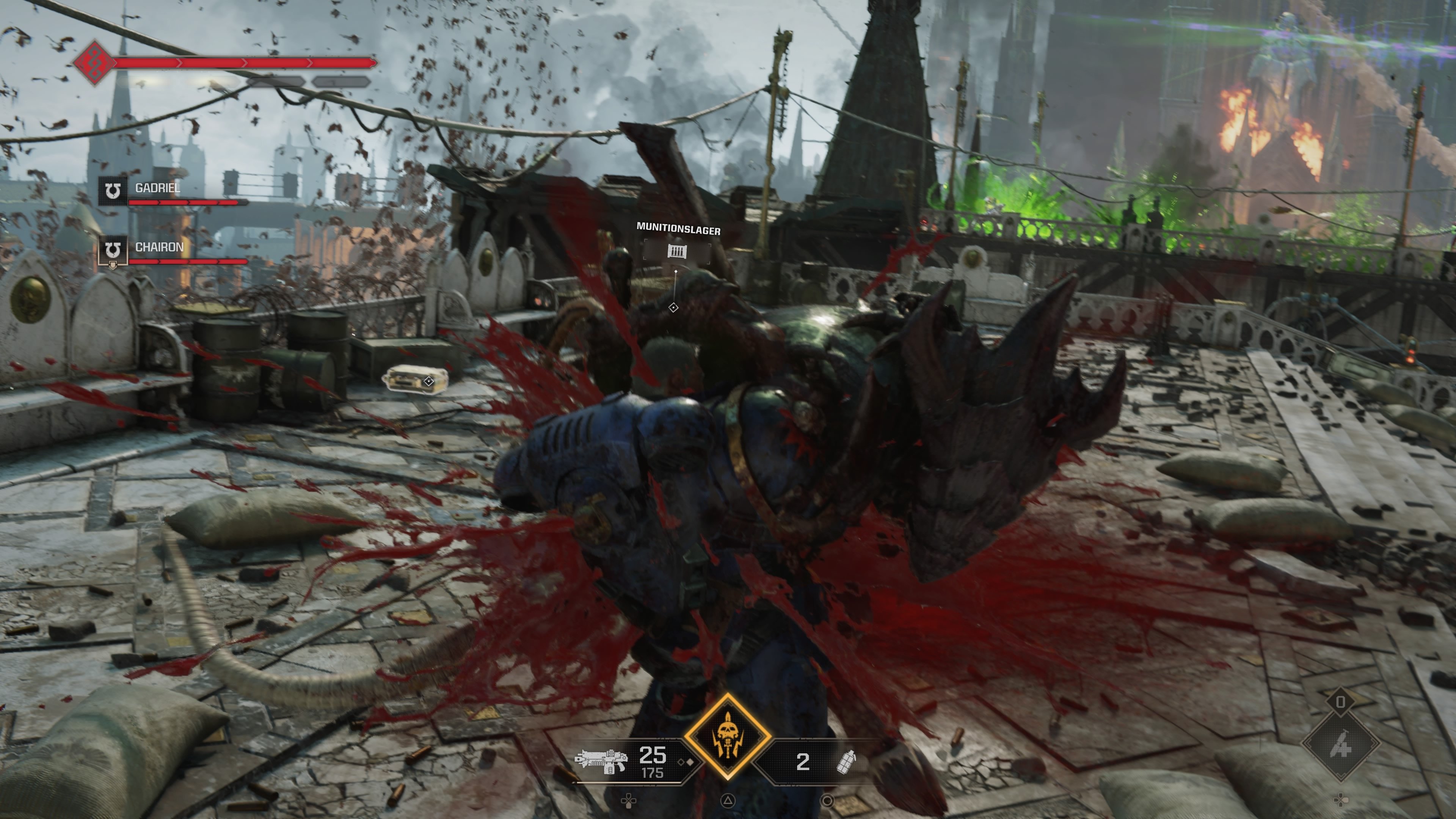Click the 0 counter diamond above the stimm icon
The height and width of the screenshot is (819, 1456).
pyautogui.click(x=1341, y=702)
